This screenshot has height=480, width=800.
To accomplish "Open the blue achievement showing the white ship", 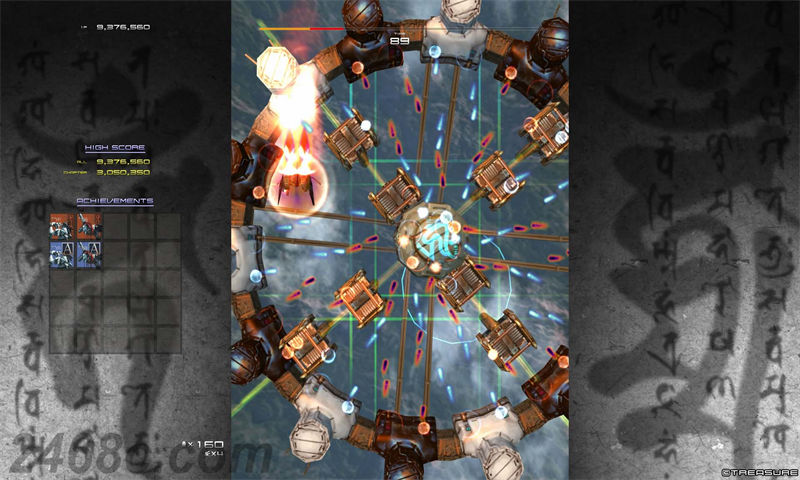I will pyautogui.click(x=63, y=253).
